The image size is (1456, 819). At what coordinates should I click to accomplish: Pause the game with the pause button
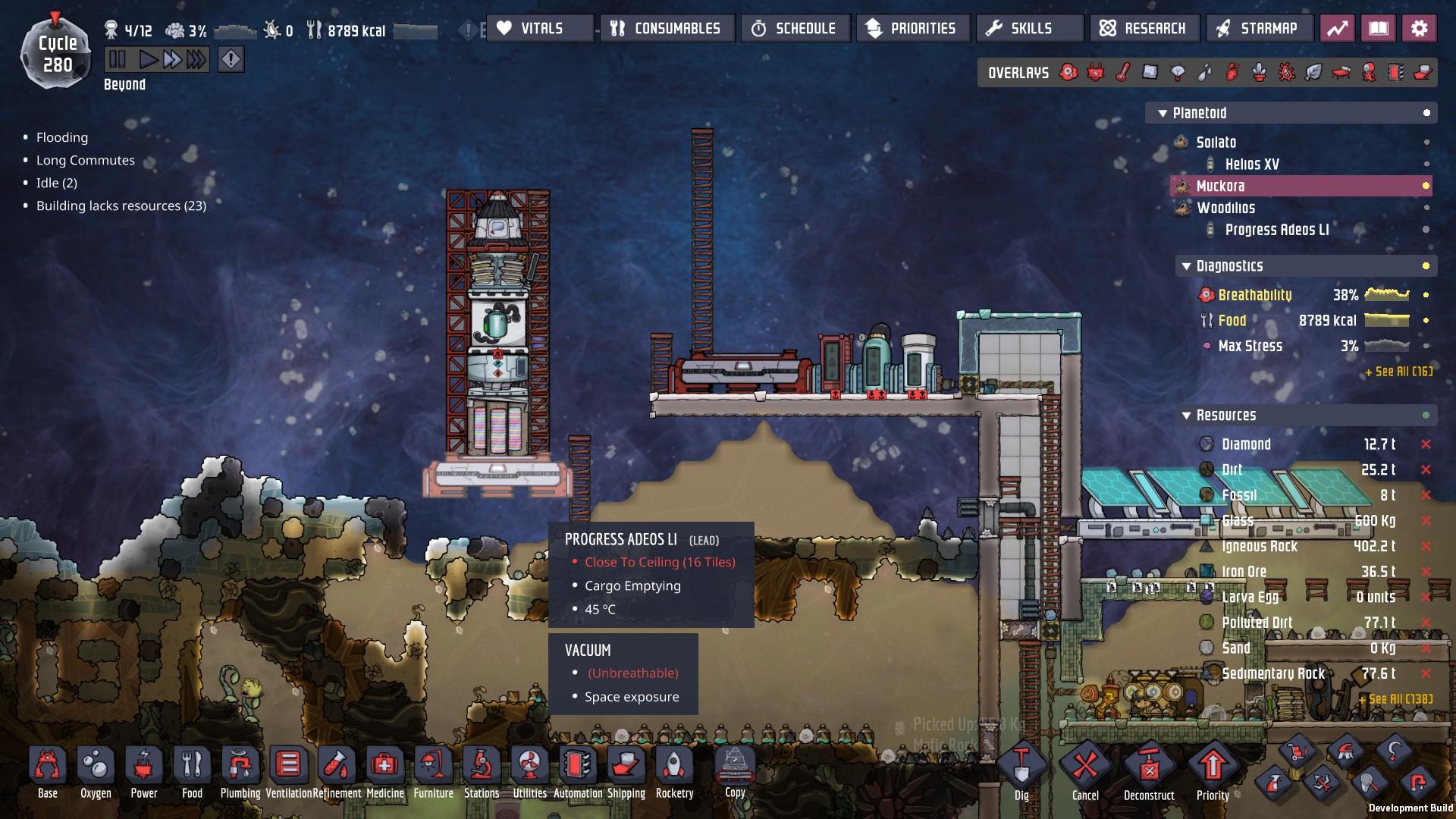click(x=118, y=59)
